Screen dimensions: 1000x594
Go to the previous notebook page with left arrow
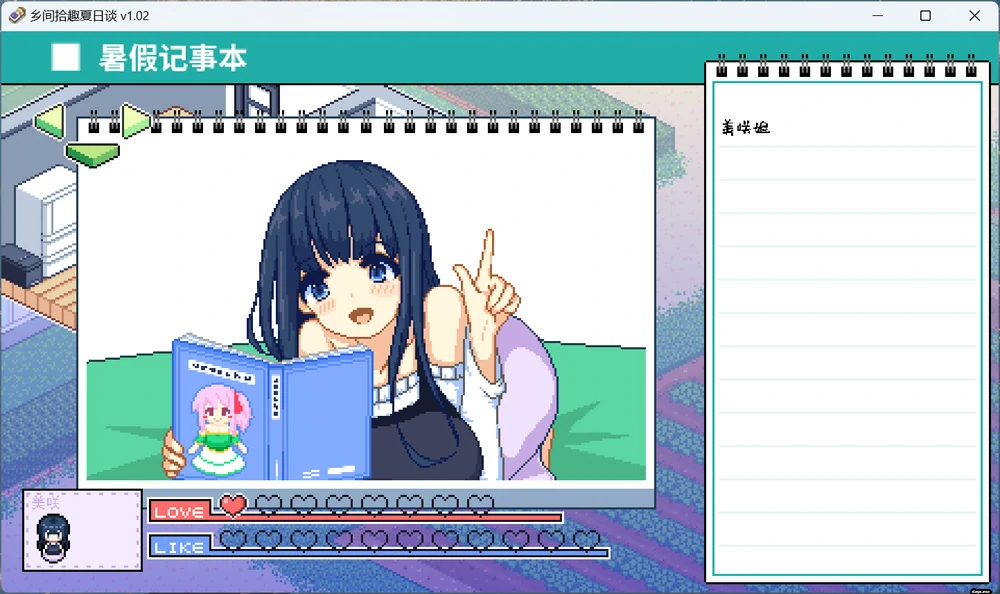click(49, 123)
